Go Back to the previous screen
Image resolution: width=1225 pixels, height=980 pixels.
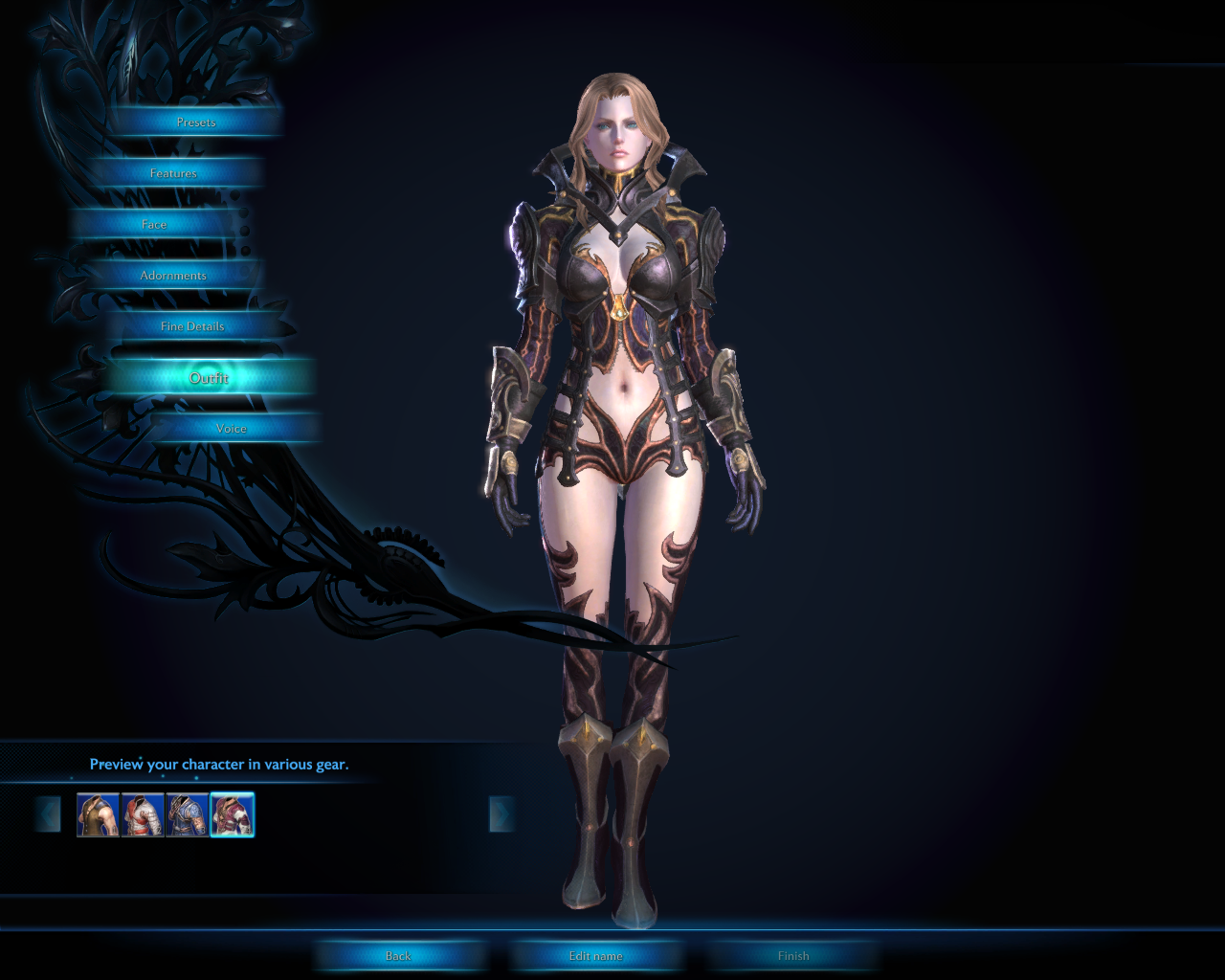[398, 956]
